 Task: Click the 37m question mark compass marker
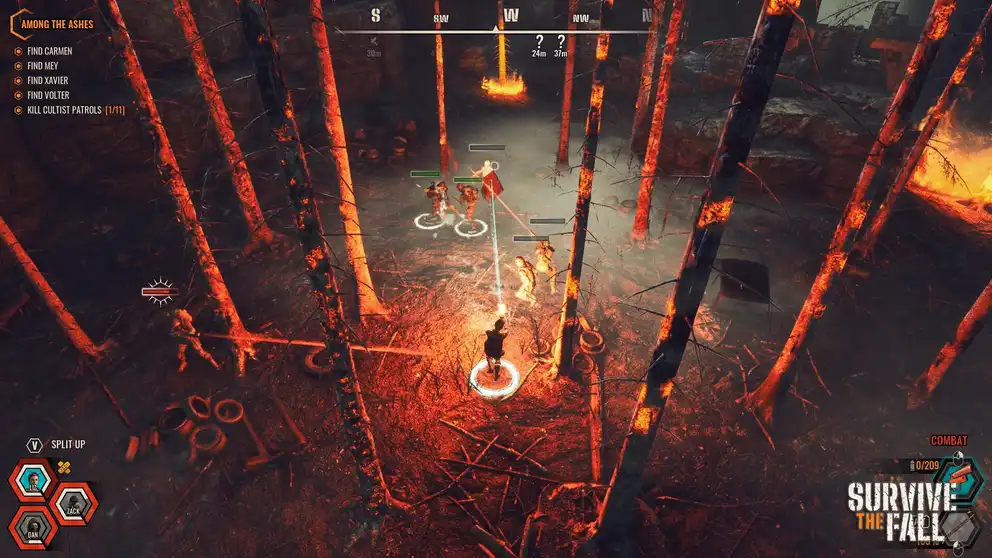[561, 42]
